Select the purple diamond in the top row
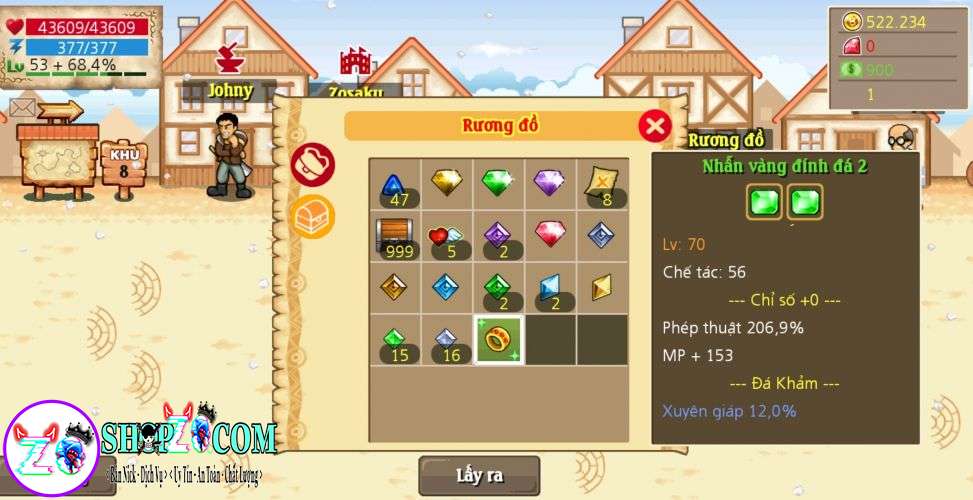The width and height of the screenshot is (973, 500). [x=550, y=183]
